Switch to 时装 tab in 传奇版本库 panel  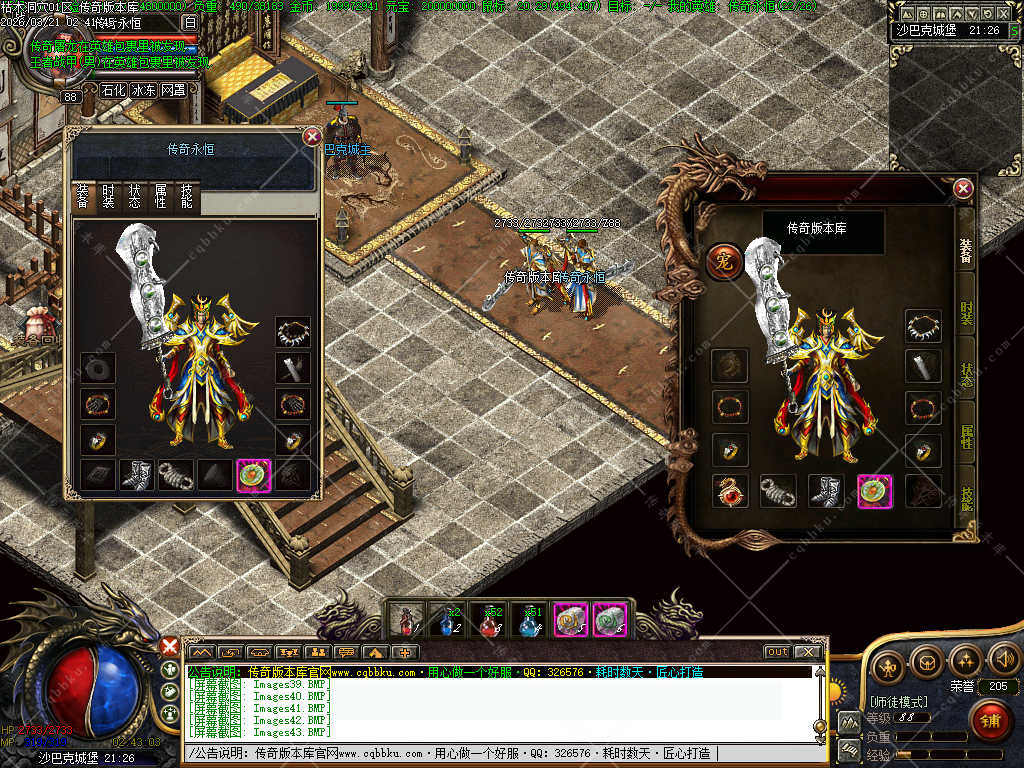coord(966,313)
